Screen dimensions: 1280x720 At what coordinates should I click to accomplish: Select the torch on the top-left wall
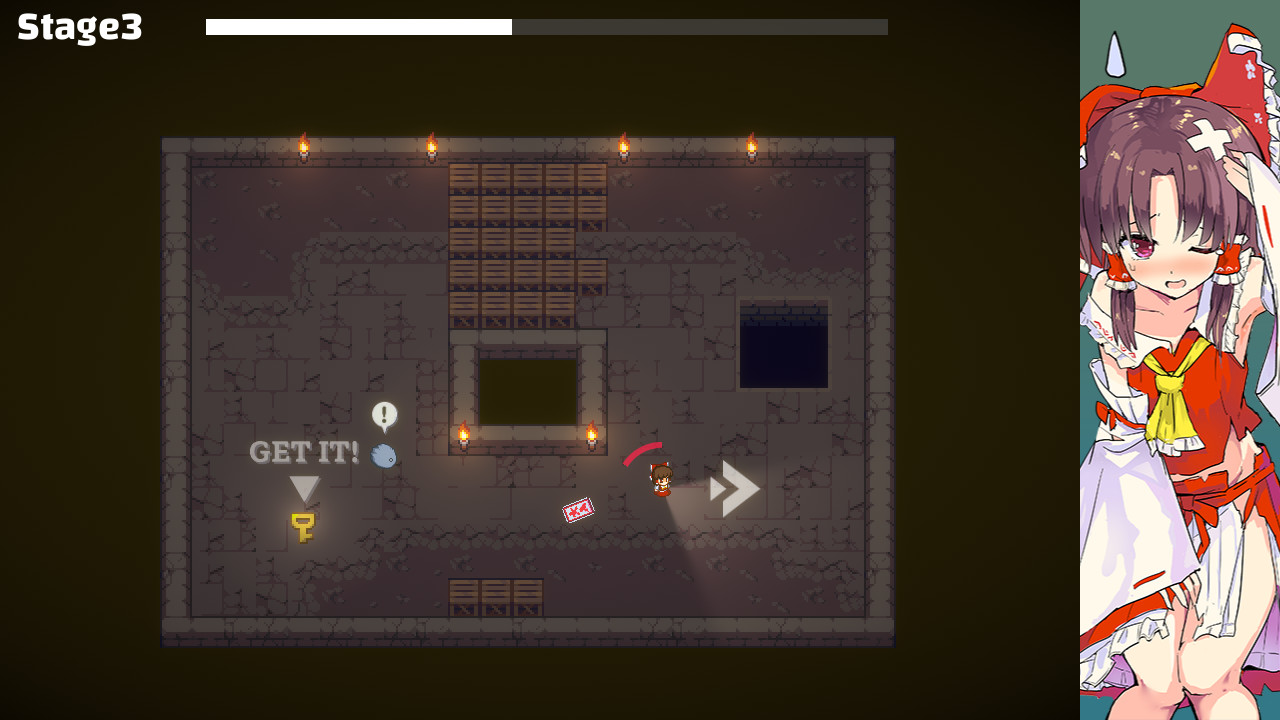(x=303, y=145)
